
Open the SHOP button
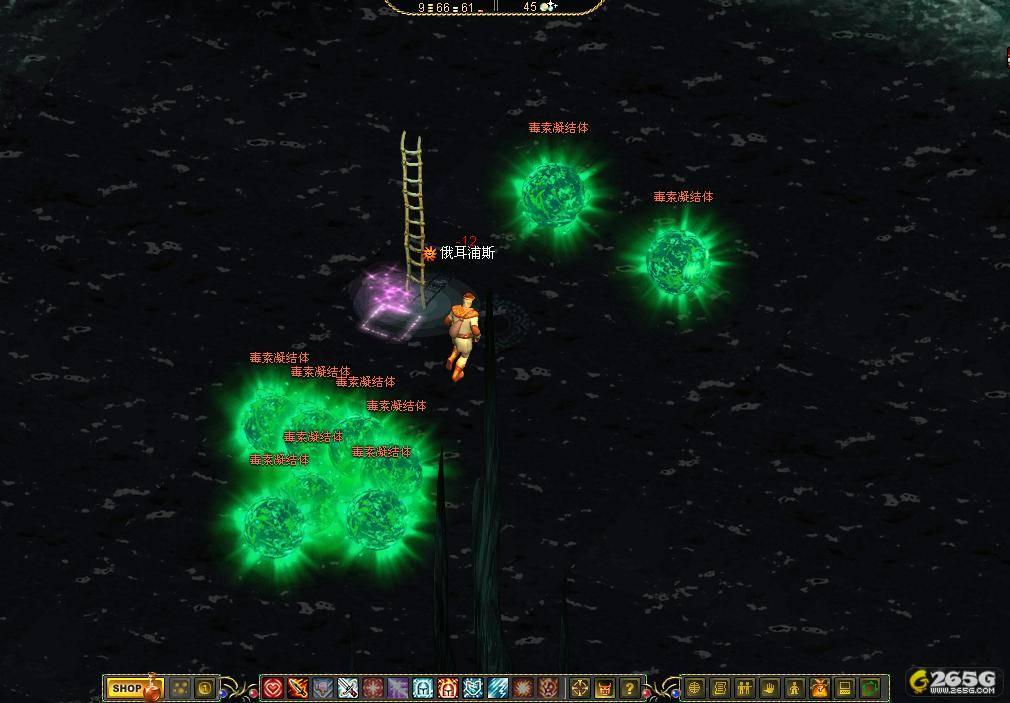tap(126, 688)
